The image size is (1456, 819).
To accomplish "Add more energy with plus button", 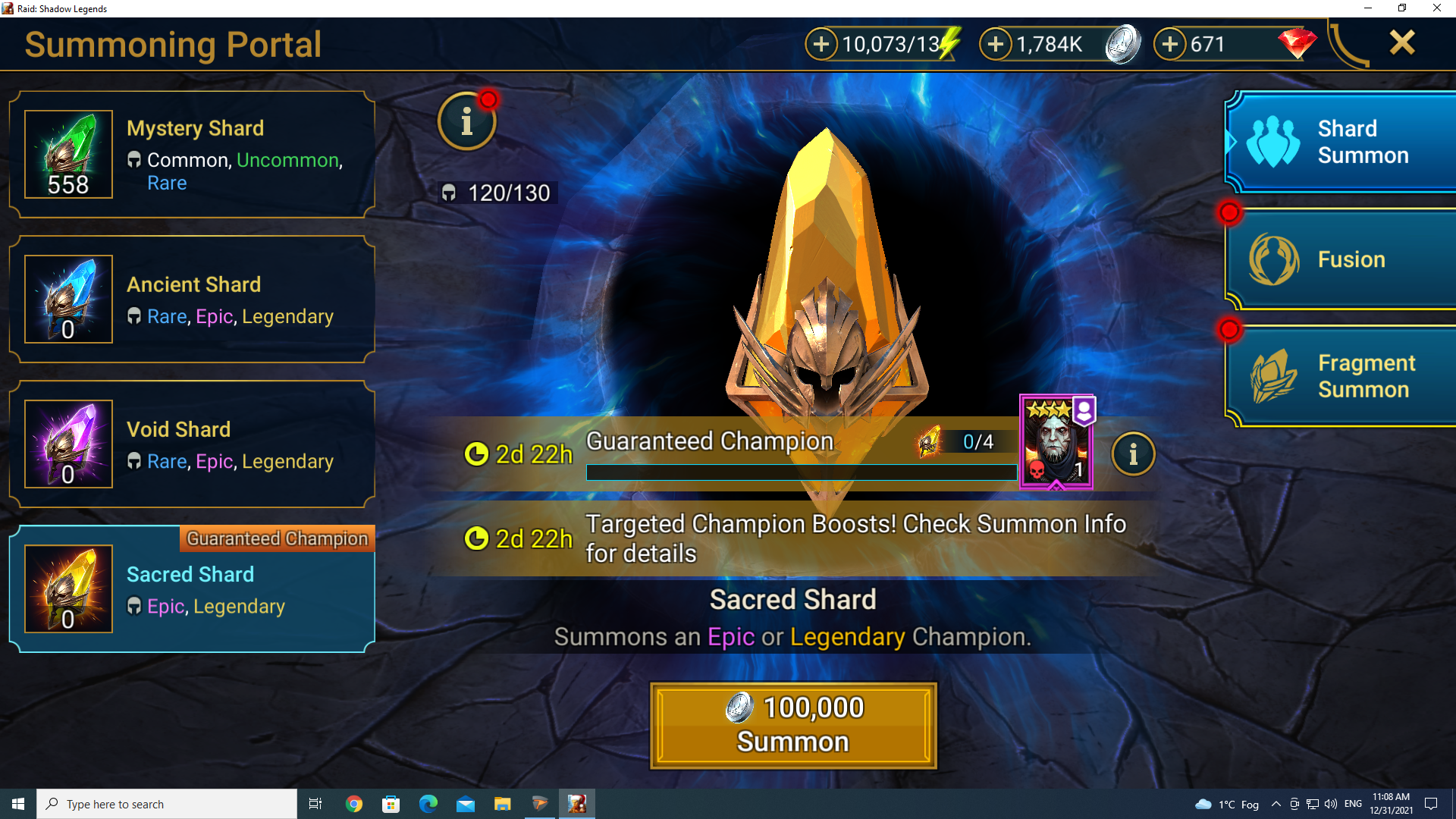I will tap(821, 44).
